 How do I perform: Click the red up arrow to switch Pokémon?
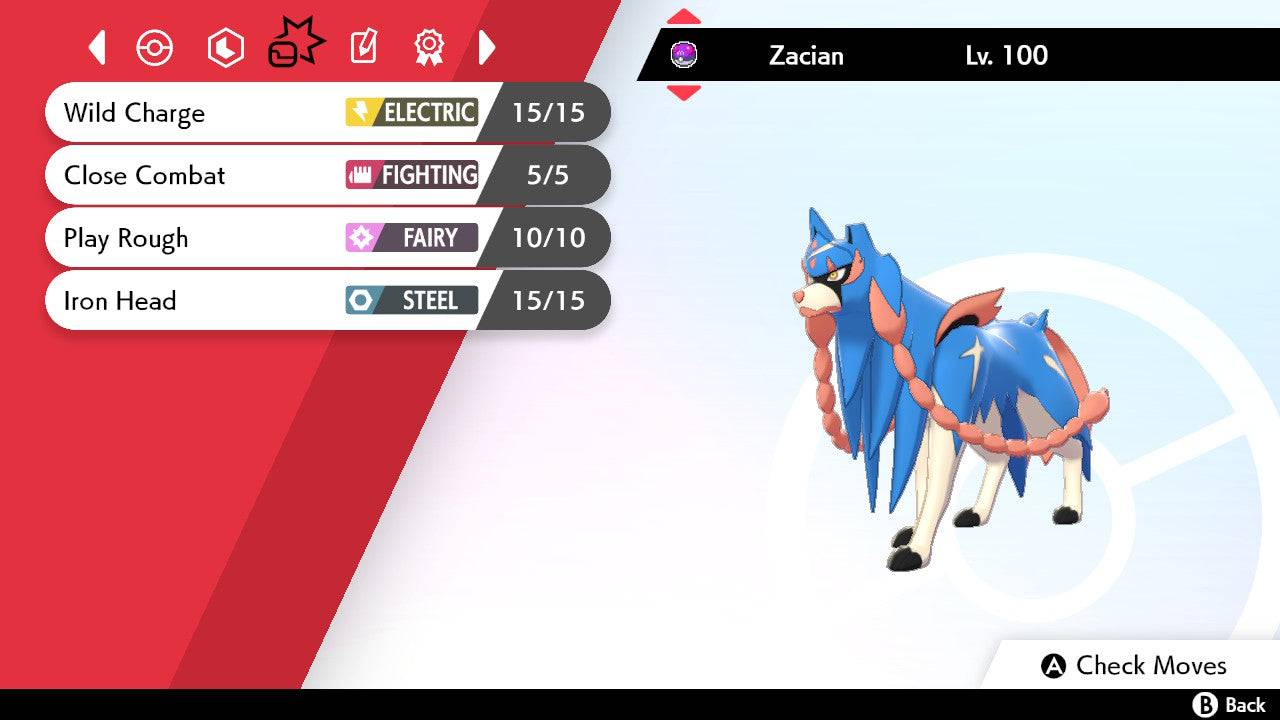pyautogui.click(x=685, y=15)
